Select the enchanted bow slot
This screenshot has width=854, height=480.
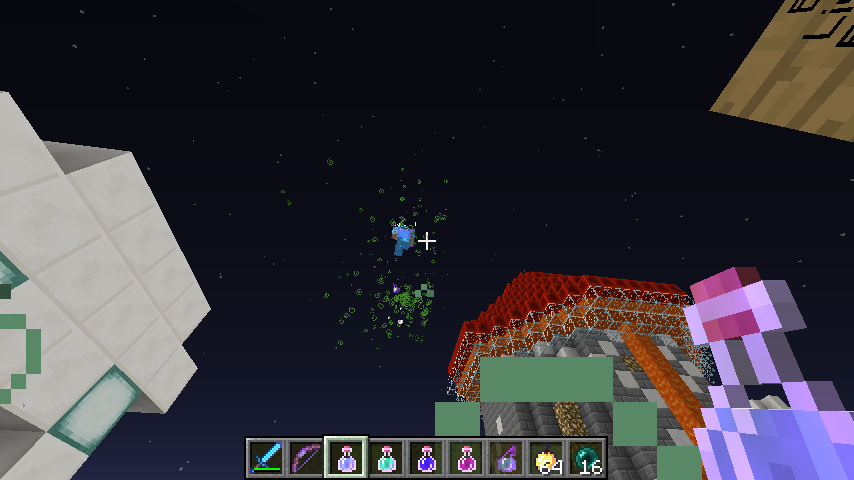[306, 458]
